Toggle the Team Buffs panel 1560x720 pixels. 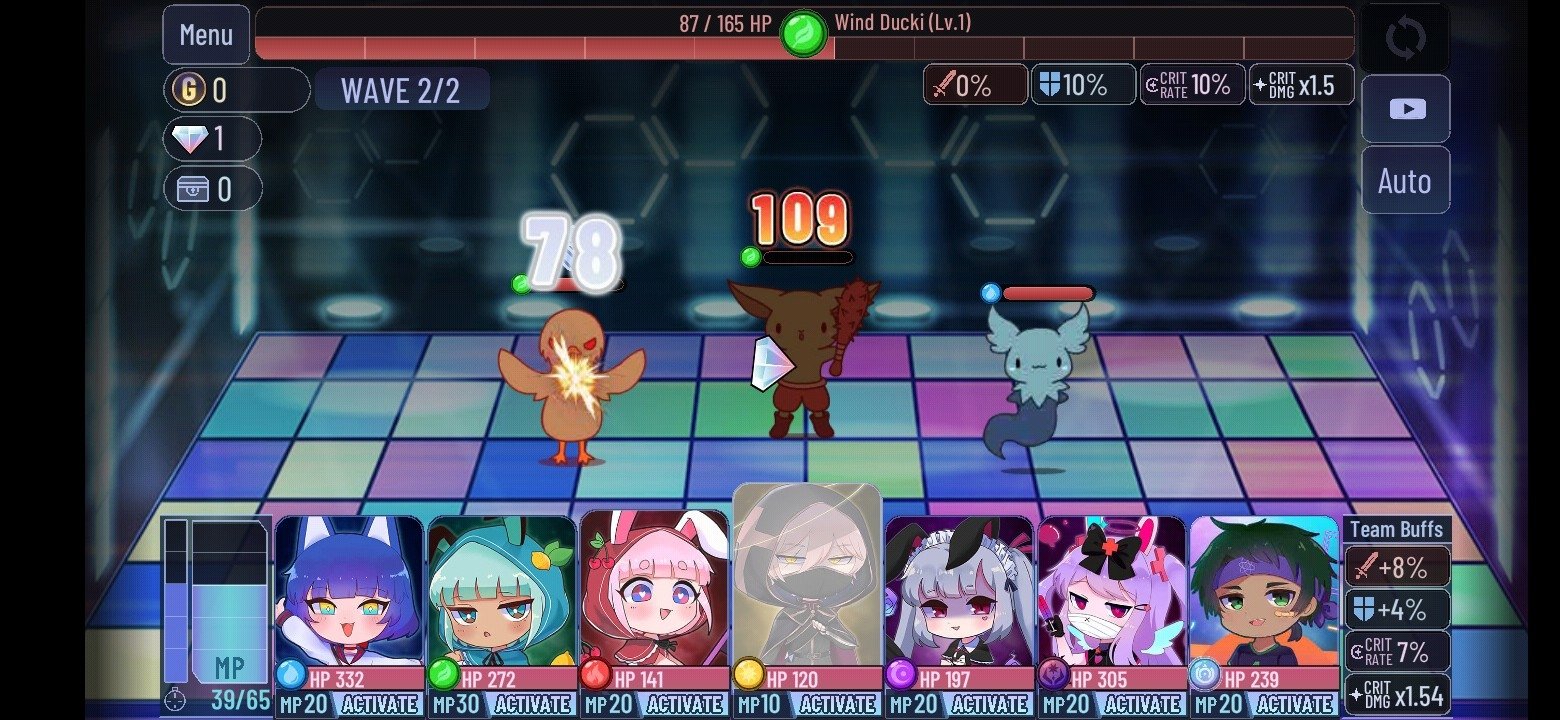(1399, 529)
